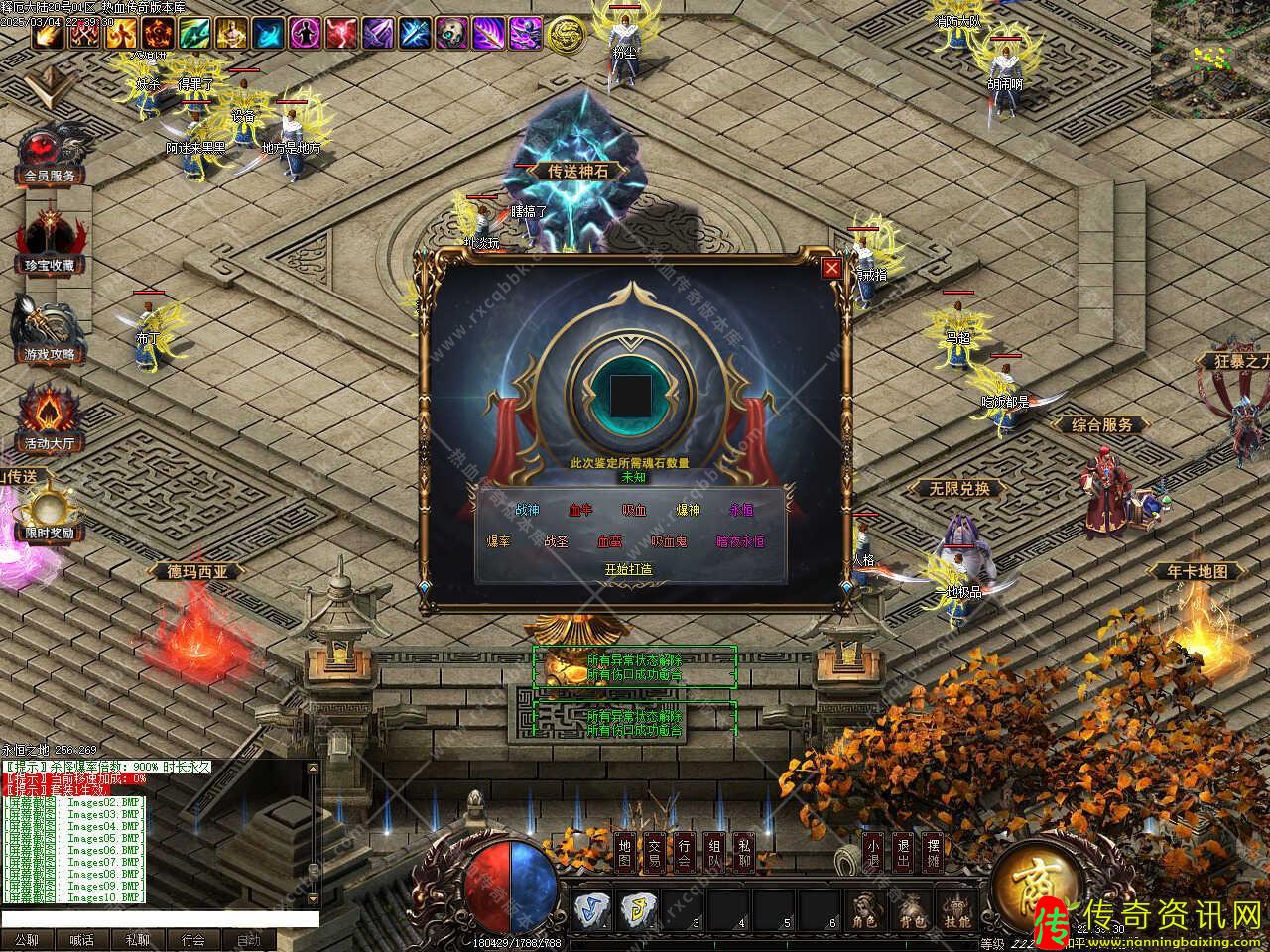Image resolution: width=1270 pixels, height=952 pixels.
Task: Click 开始打造 to start forging
Action: [x=629, y=569]
